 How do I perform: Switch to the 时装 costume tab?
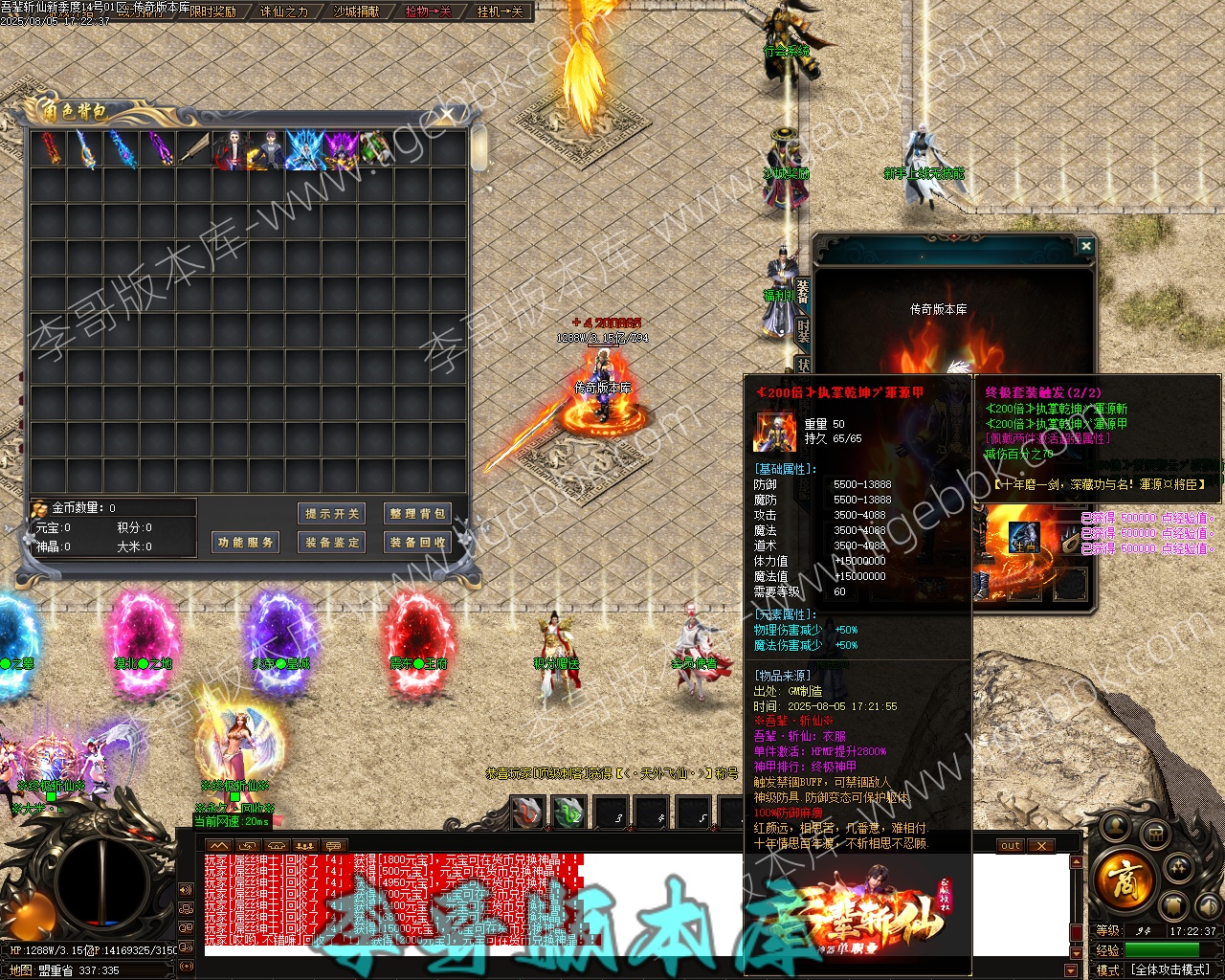point(803,328)
